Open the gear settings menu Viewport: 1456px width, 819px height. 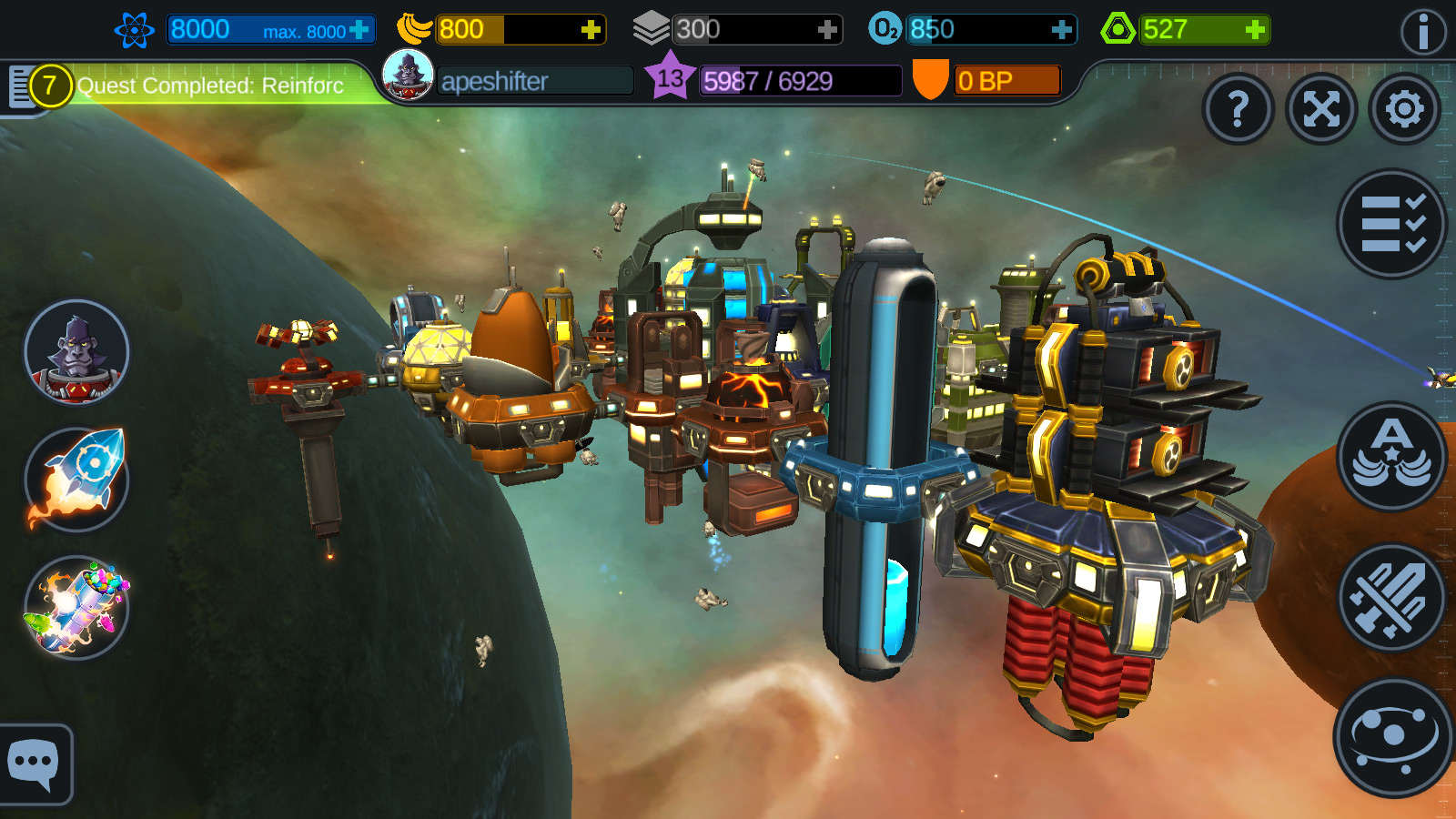[1405, 109]
